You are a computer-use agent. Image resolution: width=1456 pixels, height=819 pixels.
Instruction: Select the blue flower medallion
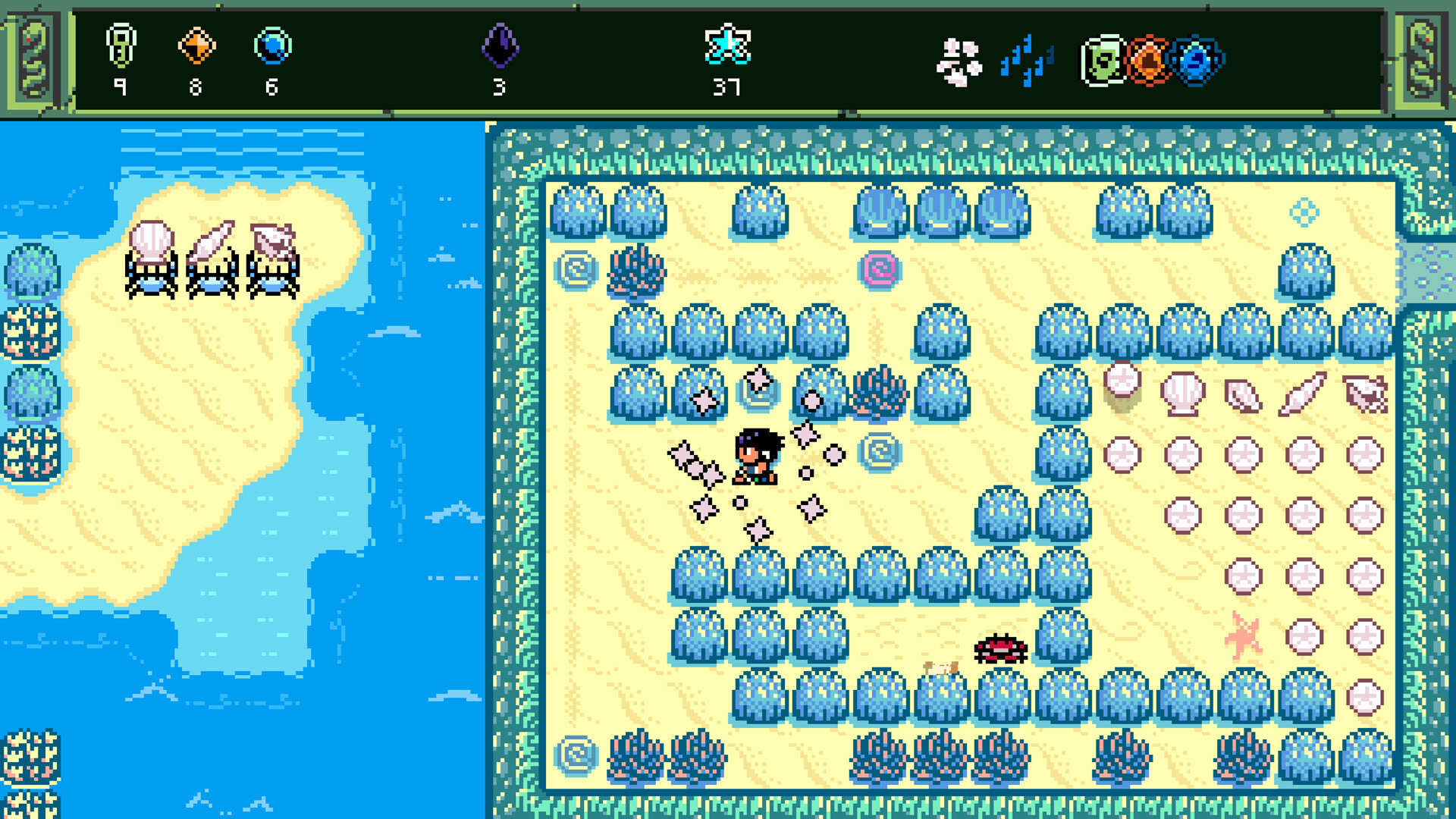coord(1197,61)
